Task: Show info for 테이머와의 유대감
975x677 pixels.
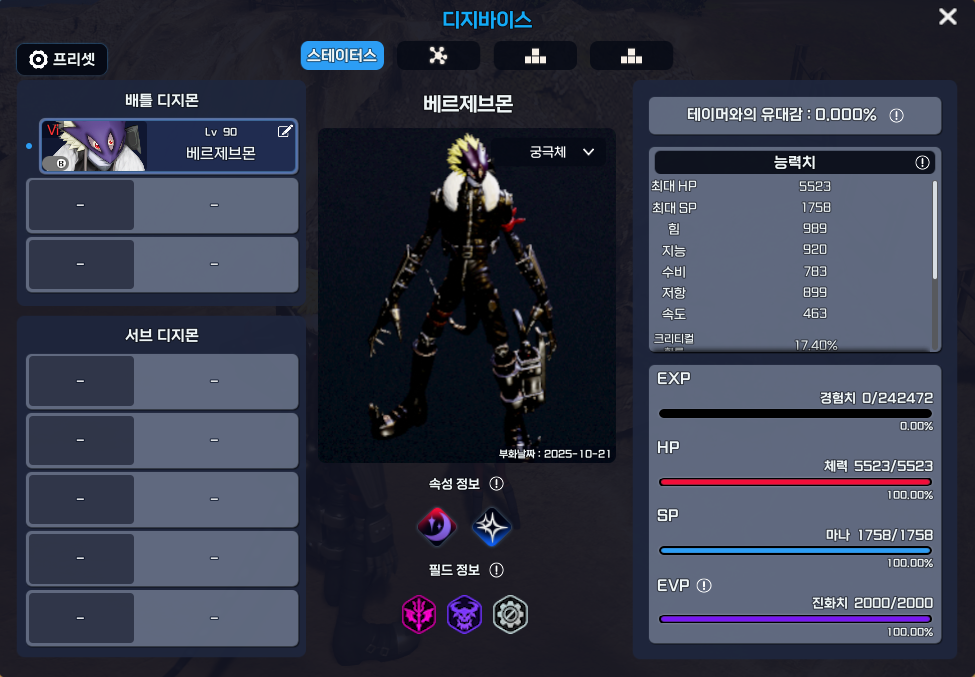Action: click(896, 115)
